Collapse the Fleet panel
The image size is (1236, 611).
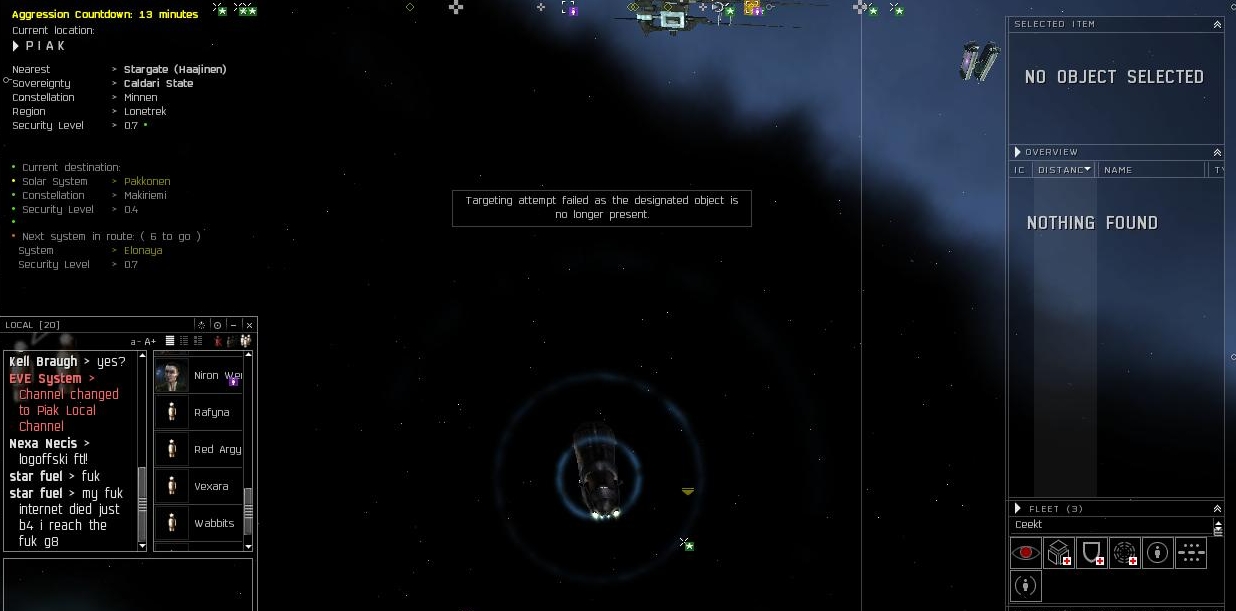pyautogui.click(x=1217, y=509)
